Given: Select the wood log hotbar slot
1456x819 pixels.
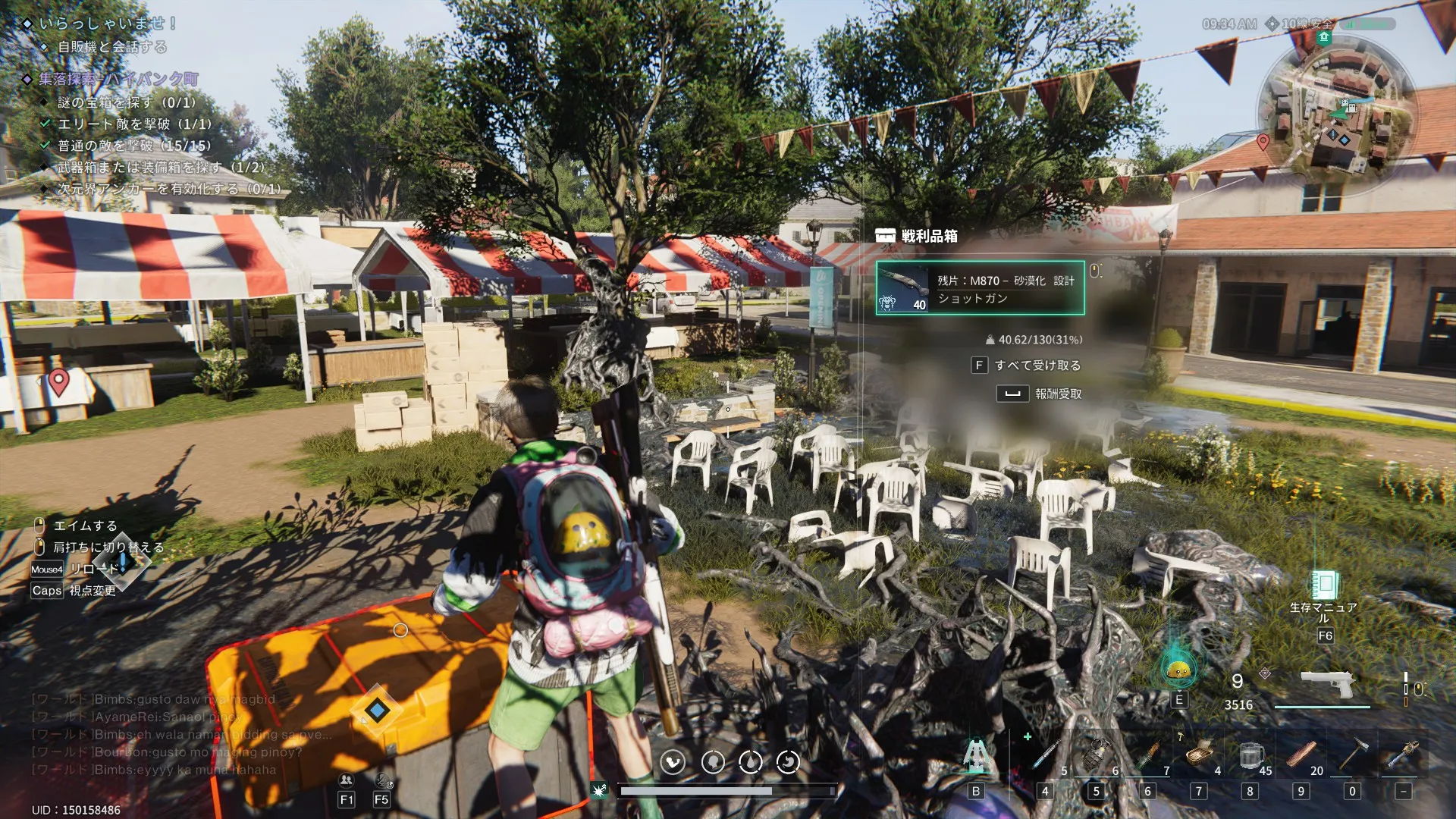Looking at the screenshot, I should (1301, 756).
